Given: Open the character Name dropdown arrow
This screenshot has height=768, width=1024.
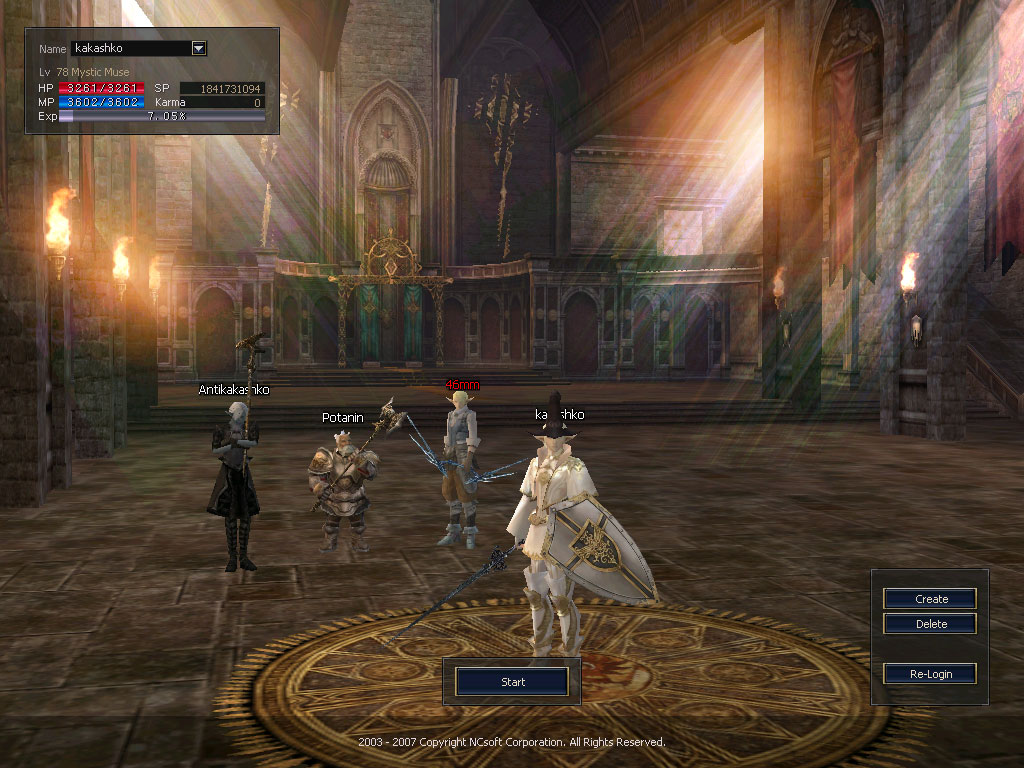Looking at the screenshot, I should 198,48.
